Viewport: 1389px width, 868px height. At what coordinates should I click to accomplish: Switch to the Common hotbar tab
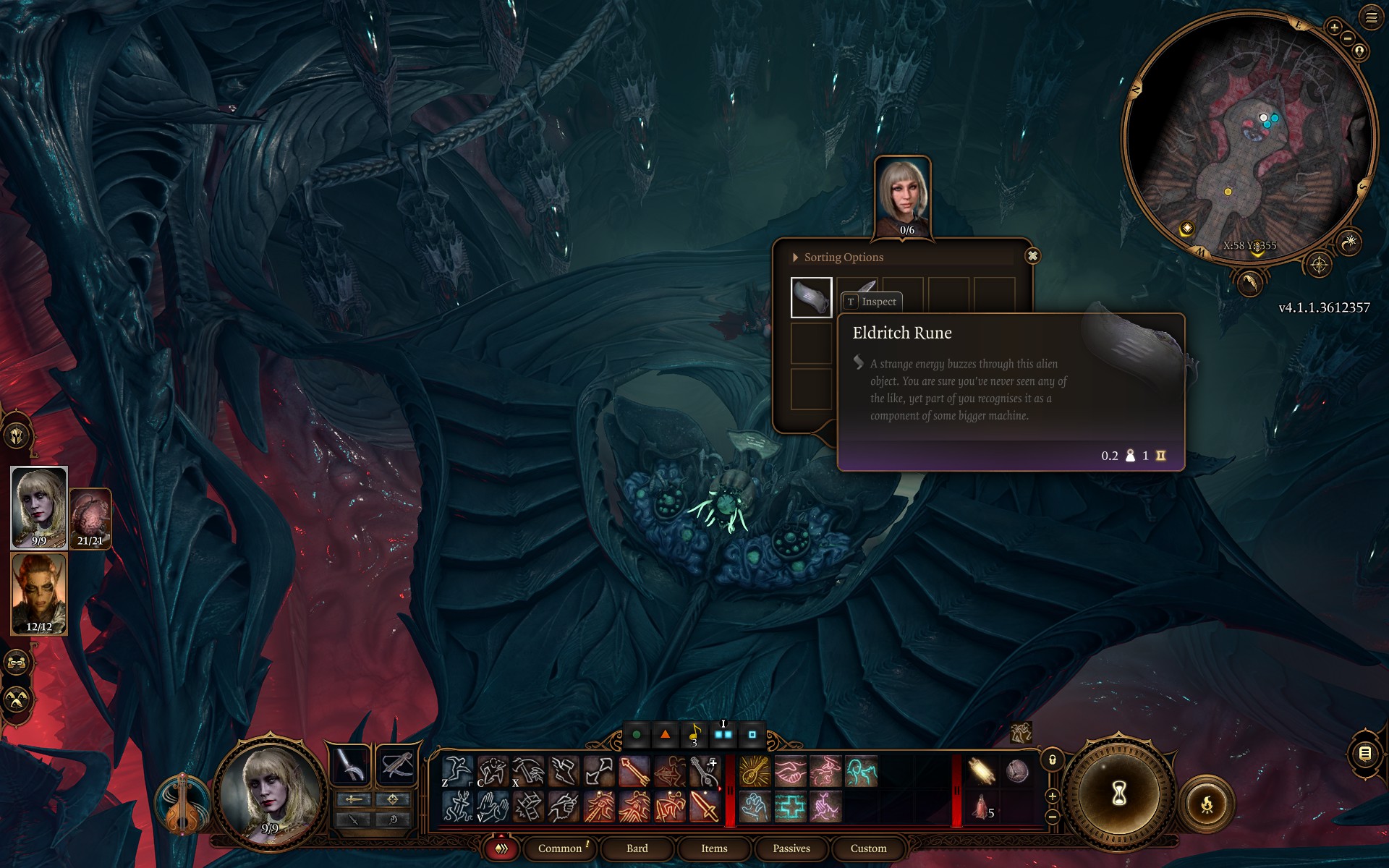pyautogui.click(x=560, y=848)
